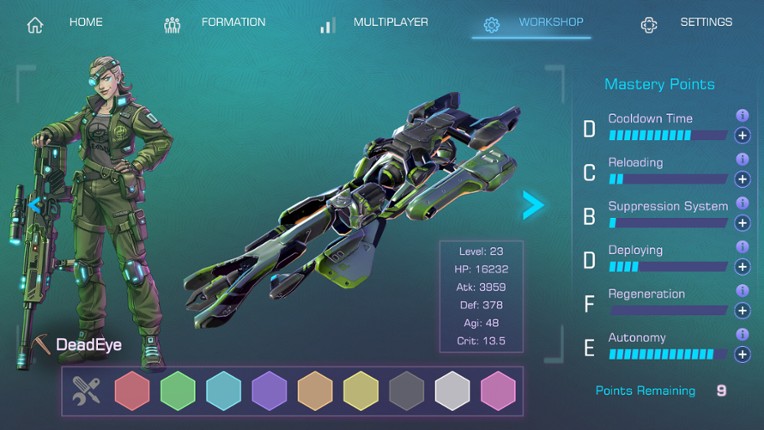Increase the Regeneration mastery
764x430 pixels.
click(742, 310)
